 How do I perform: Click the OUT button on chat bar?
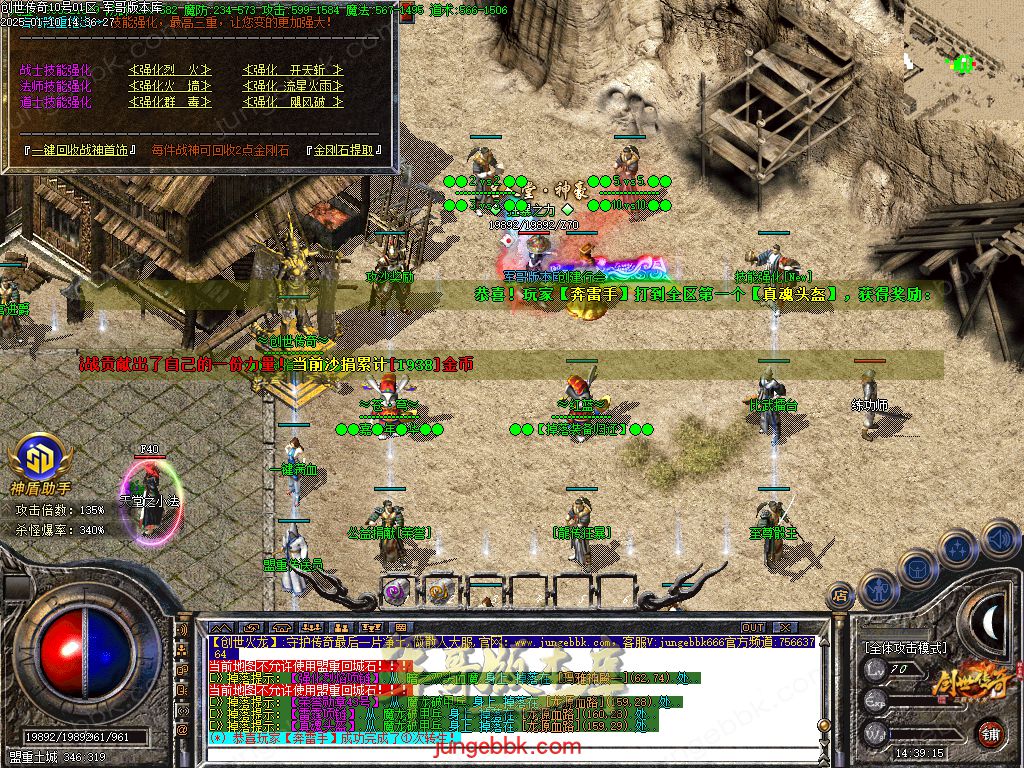tap(752, 628)
